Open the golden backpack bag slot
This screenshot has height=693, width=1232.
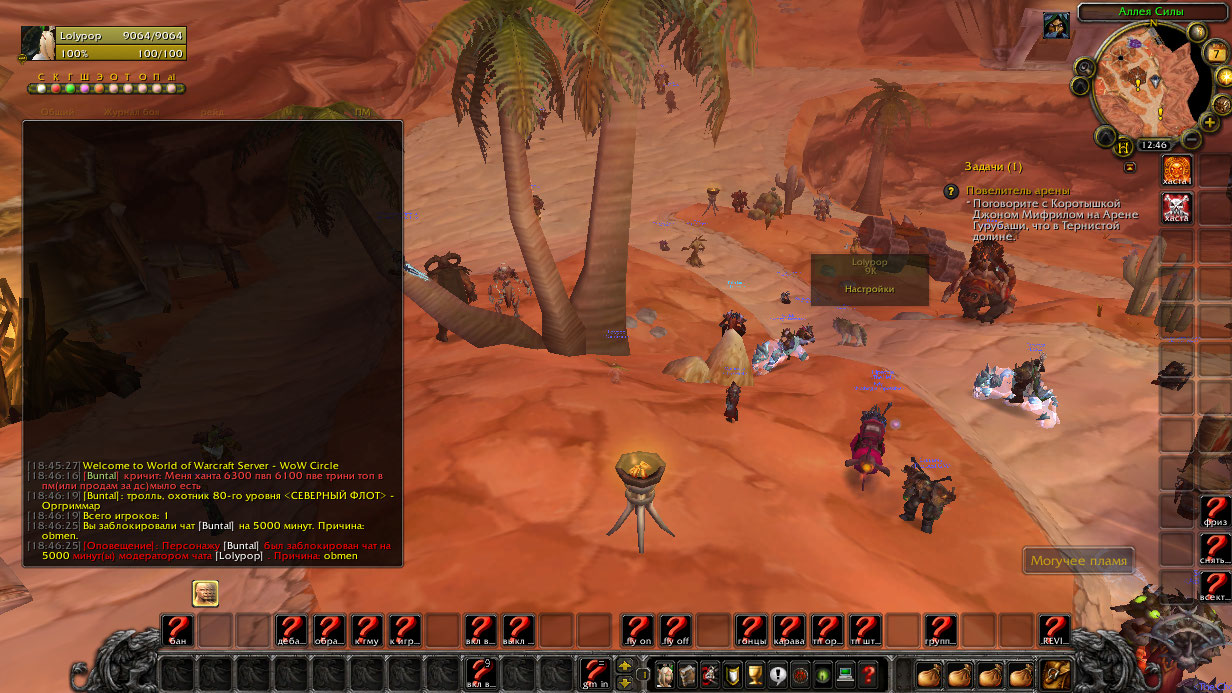click(1057, 675)
